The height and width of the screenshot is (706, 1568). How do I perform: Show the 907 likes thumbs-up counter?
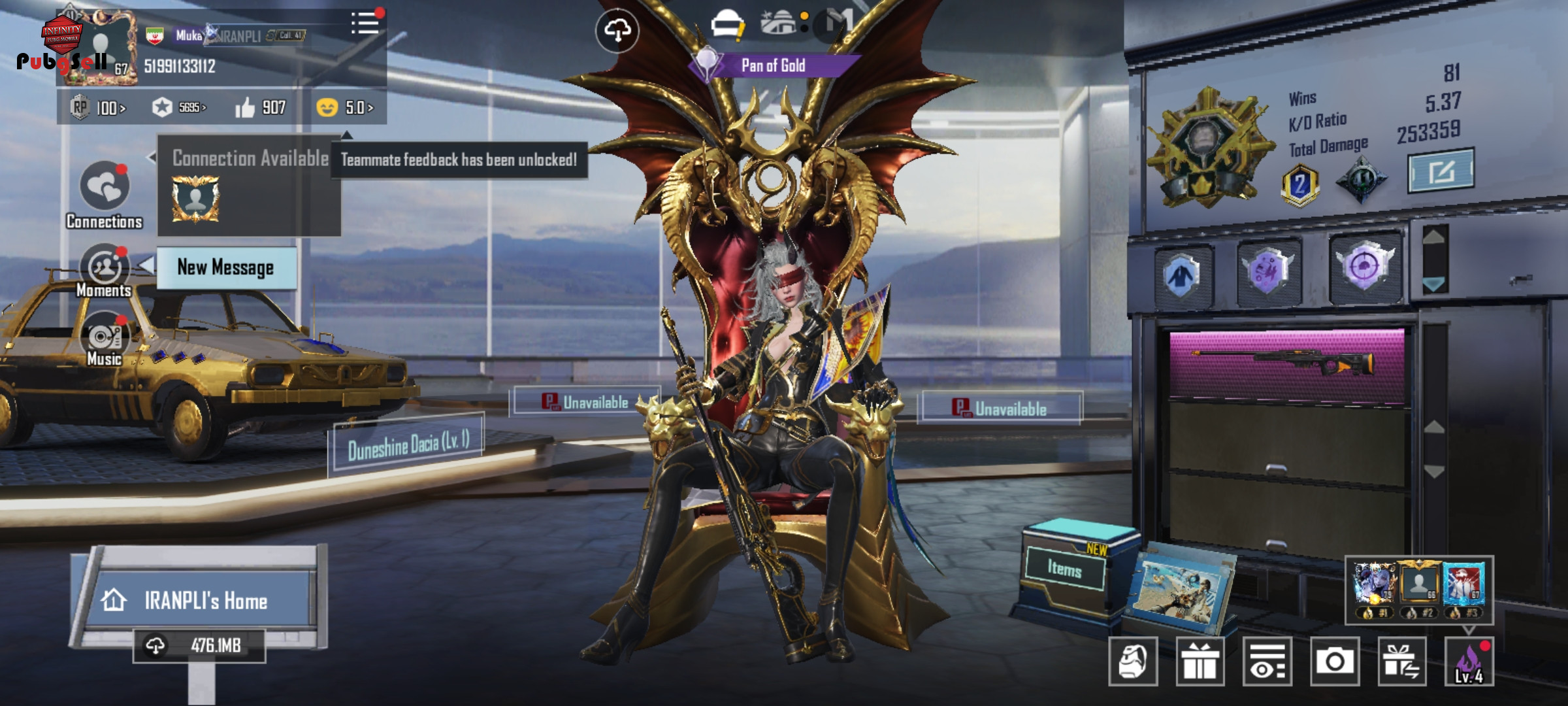click(261, 107)
